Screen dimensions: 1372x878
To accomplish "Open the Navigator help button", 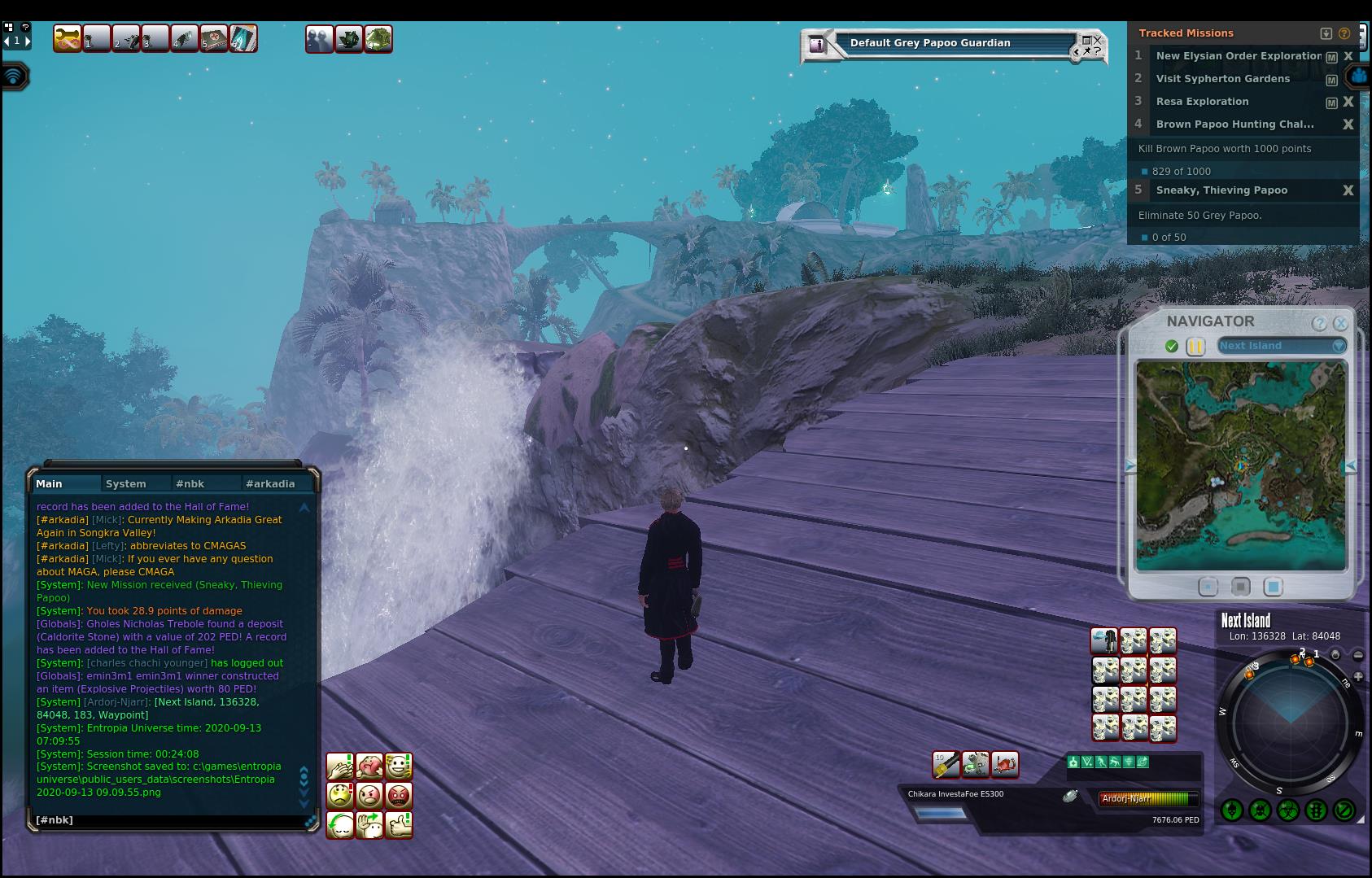I will click(x=1319, y=323).
